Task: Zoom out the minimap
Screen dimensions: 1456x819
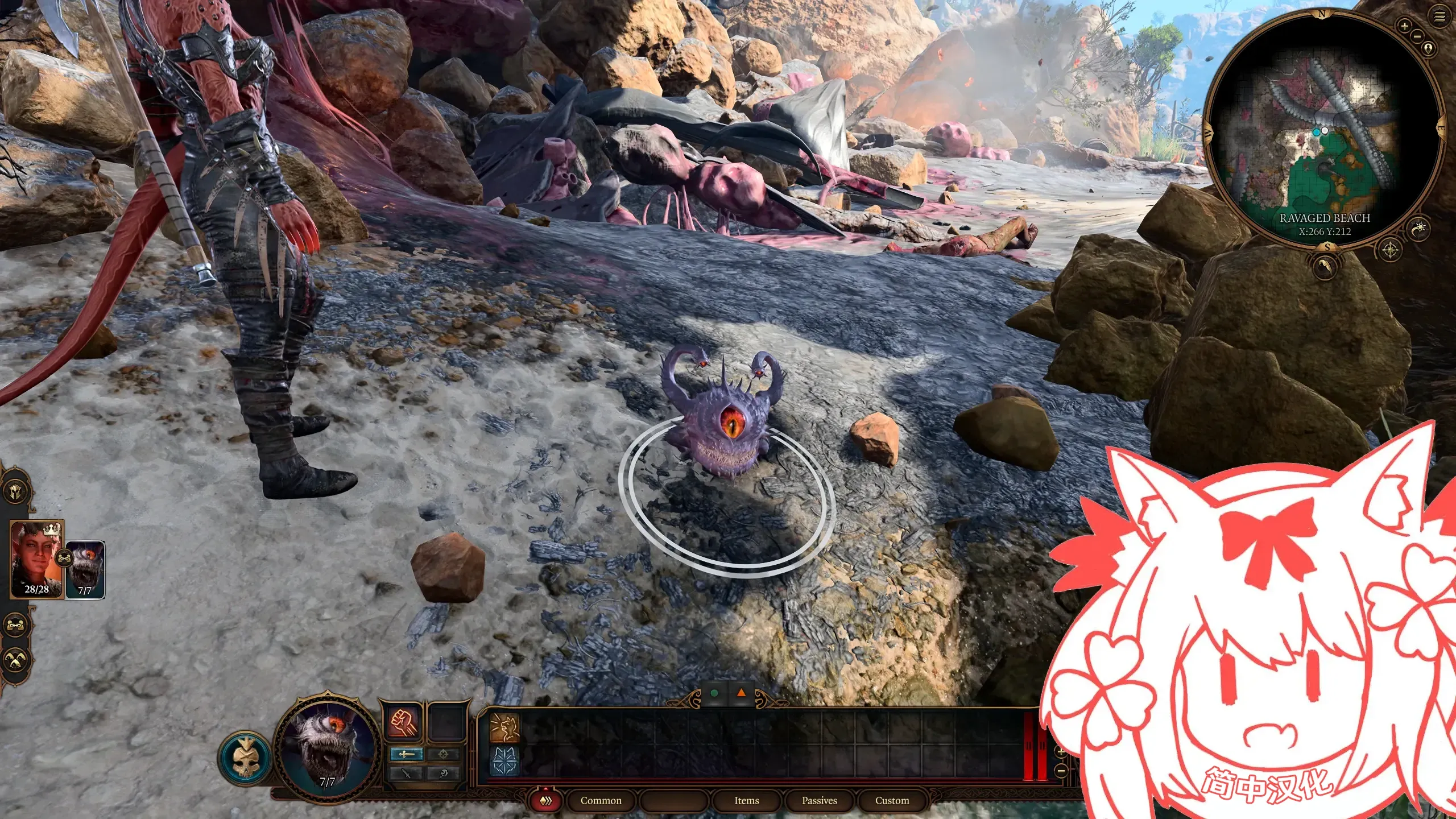Action: 1417,36
